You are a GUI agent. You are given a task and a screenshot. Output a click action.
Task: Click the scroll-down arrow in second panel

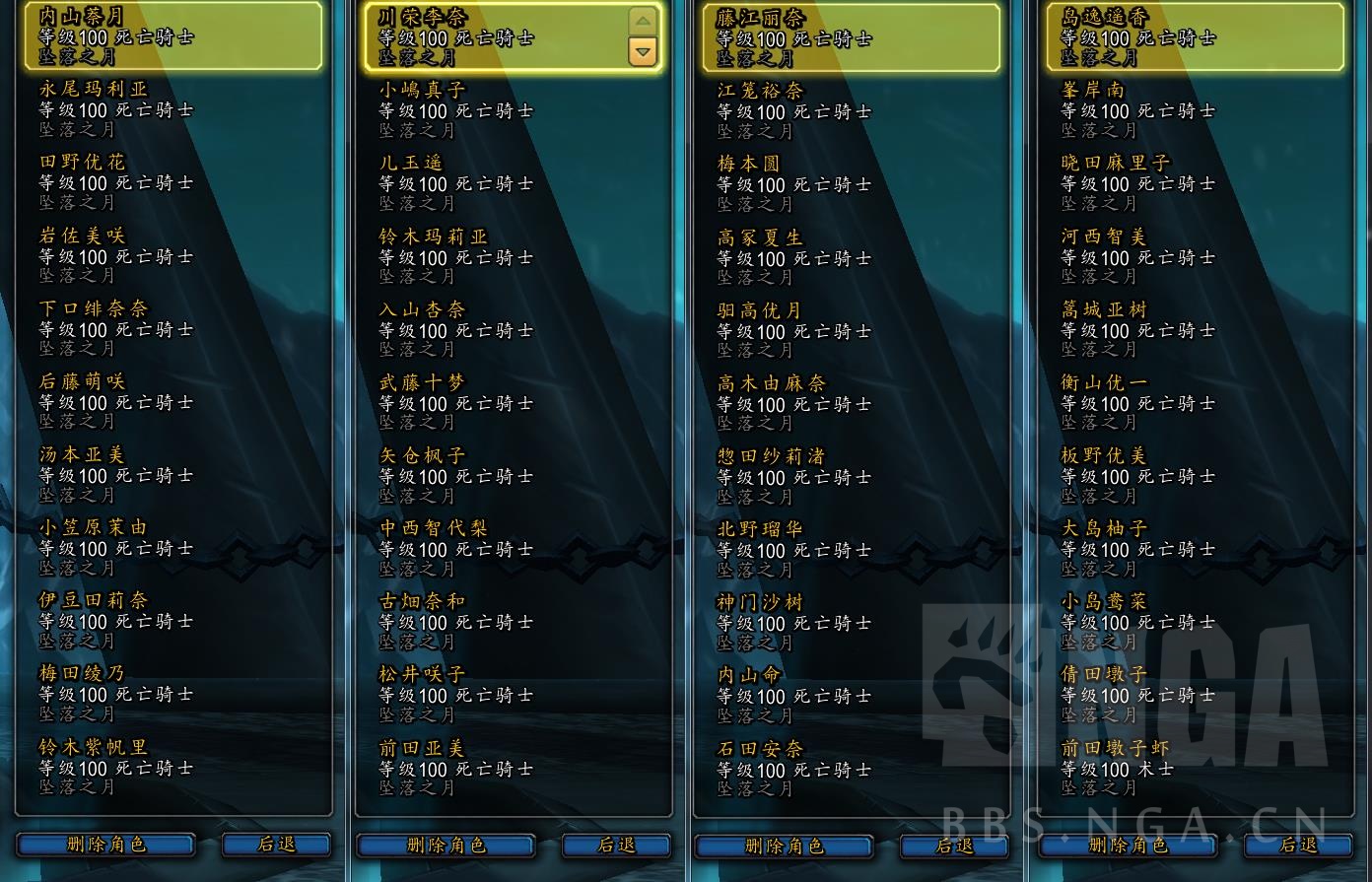[642, 51]
